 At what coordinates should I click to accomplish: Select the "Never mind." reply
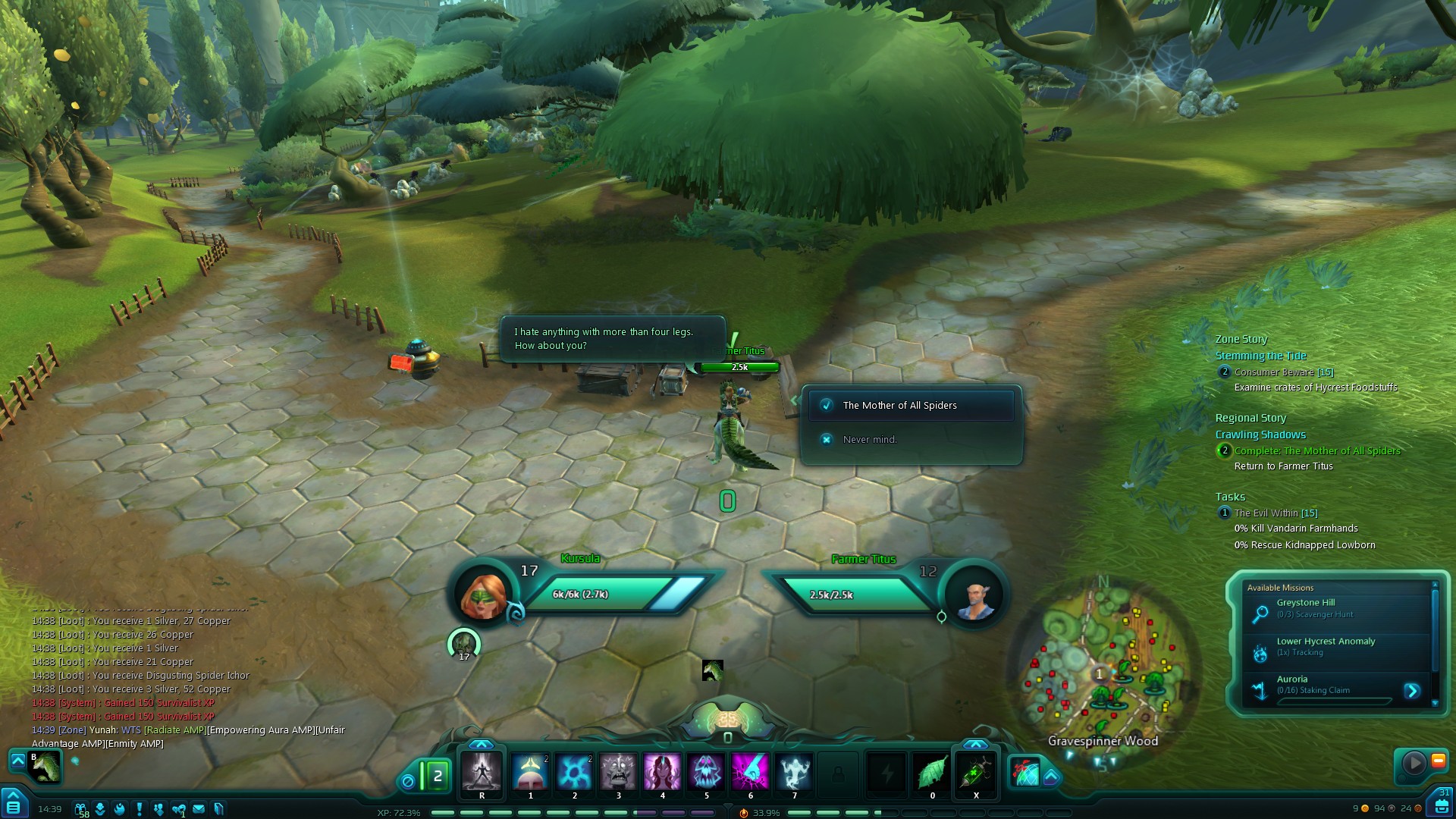tap(869, 440)
